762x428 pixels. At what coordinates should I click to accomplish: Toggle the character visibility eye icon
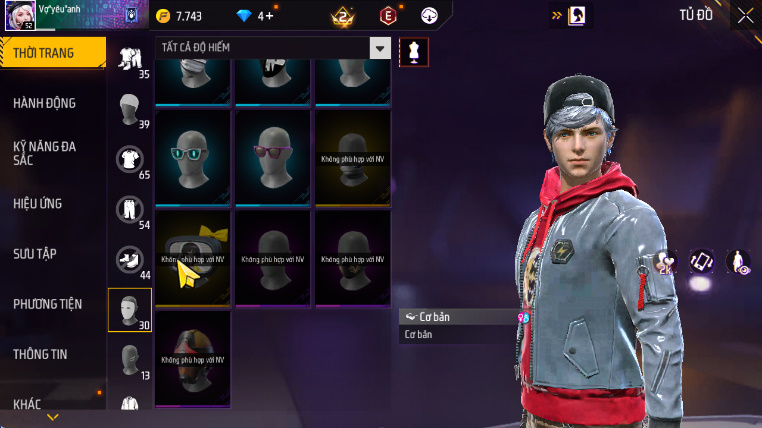click(x=738, y=262)
